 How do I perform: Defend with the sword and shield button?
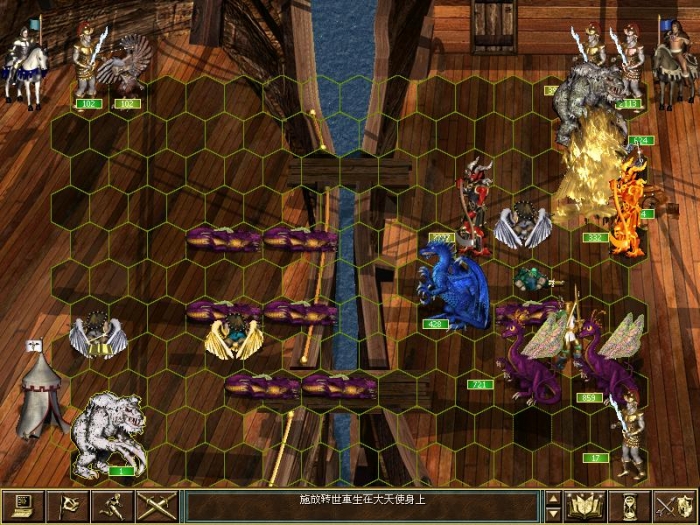[675, 506]
